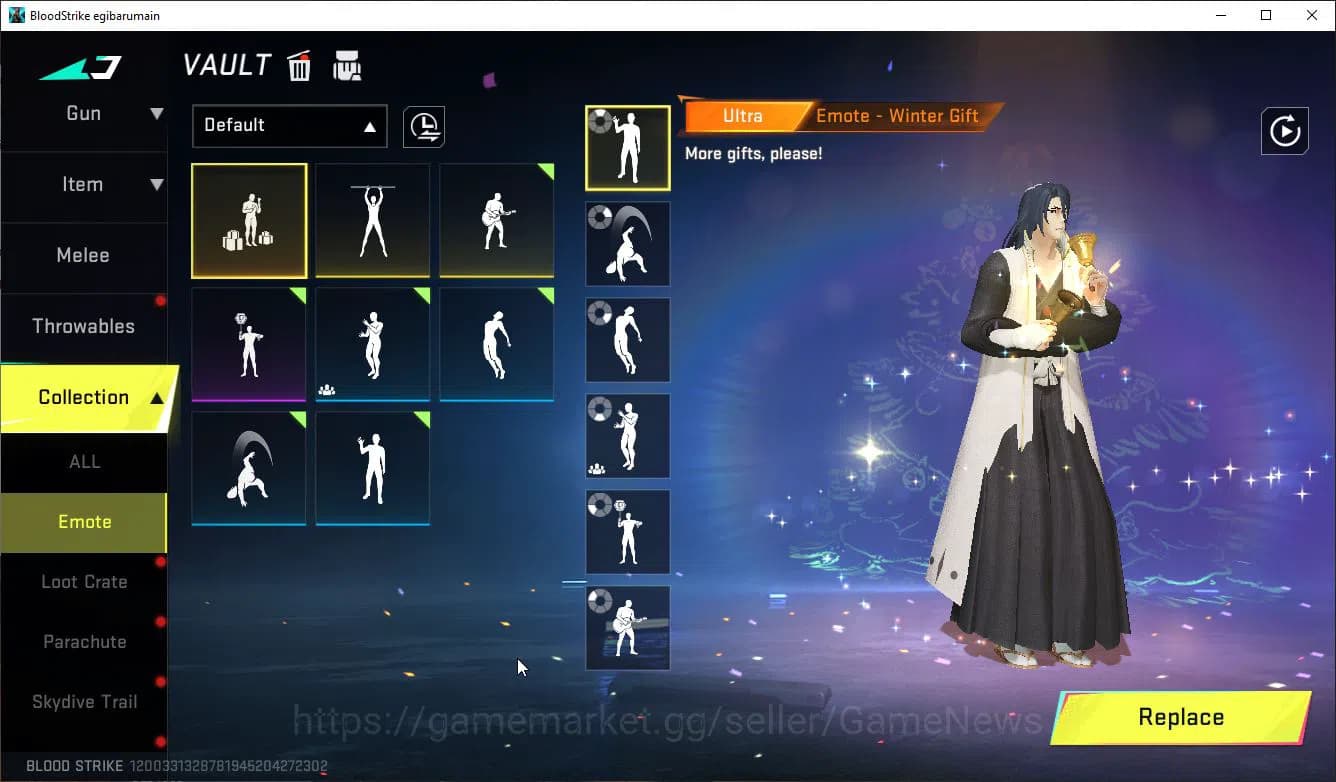Viewport: 1336px width, 782px height.
Task: Open the ALL tab under Collection
Action: (x=84, y=461)
